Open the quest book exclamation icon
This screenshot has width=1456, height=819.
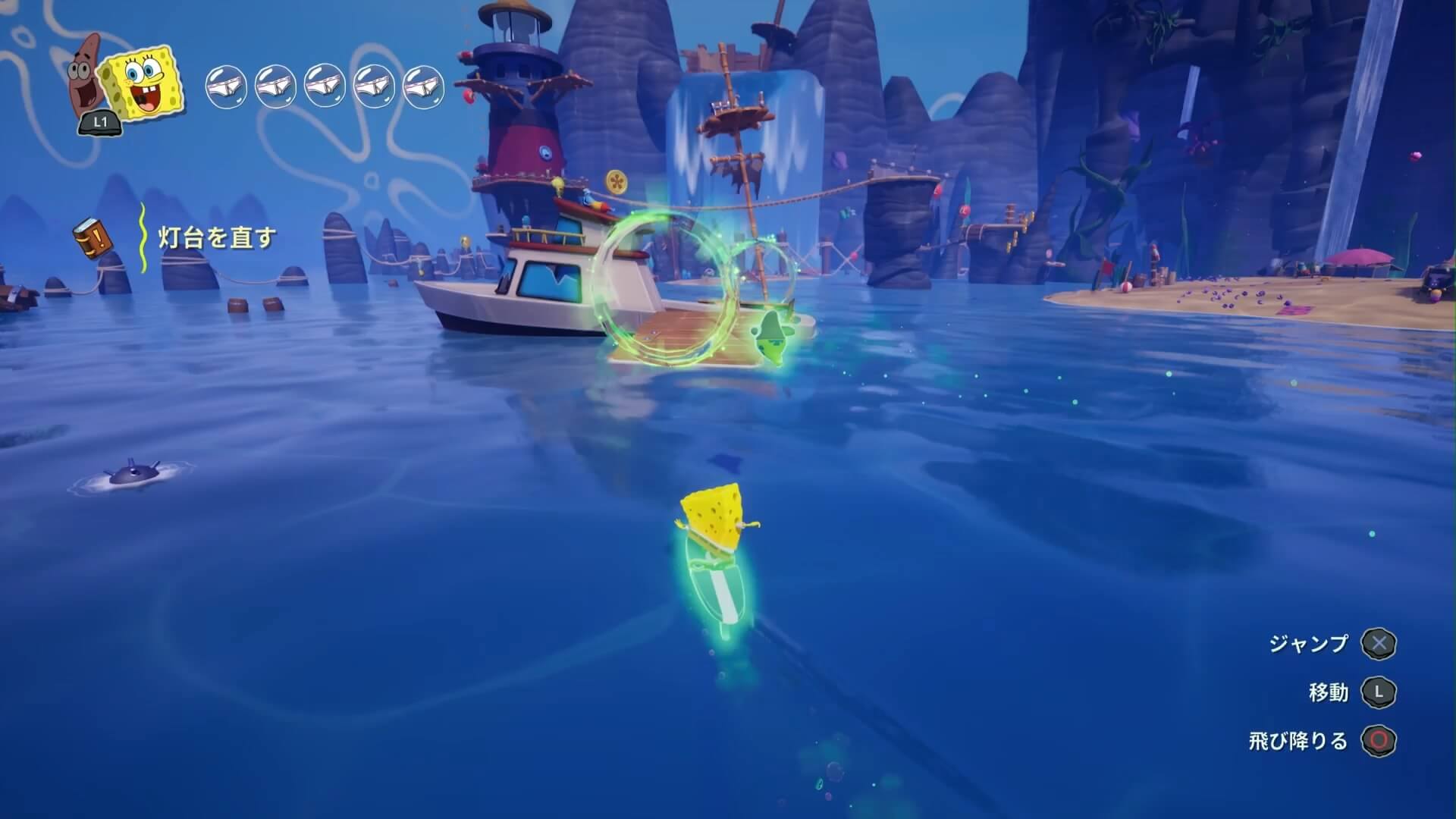click(94, 238)
